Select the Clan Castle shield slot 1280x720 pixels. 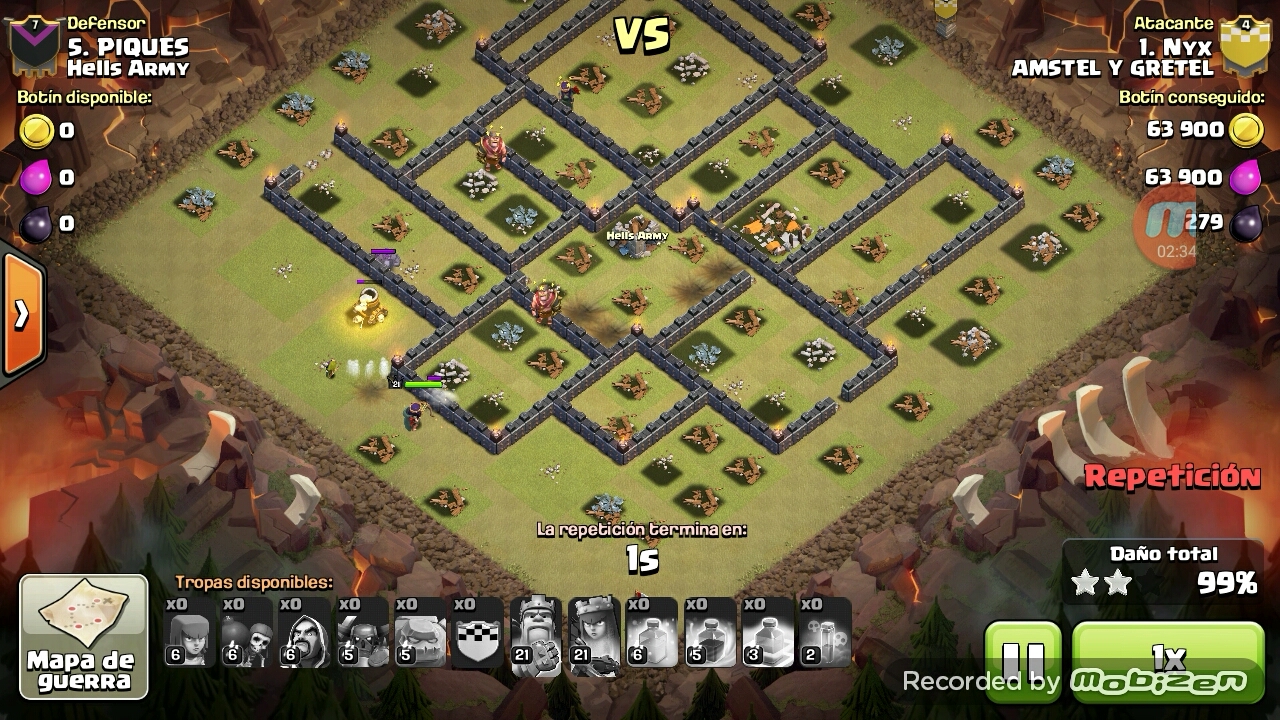[x=478, y=633]
